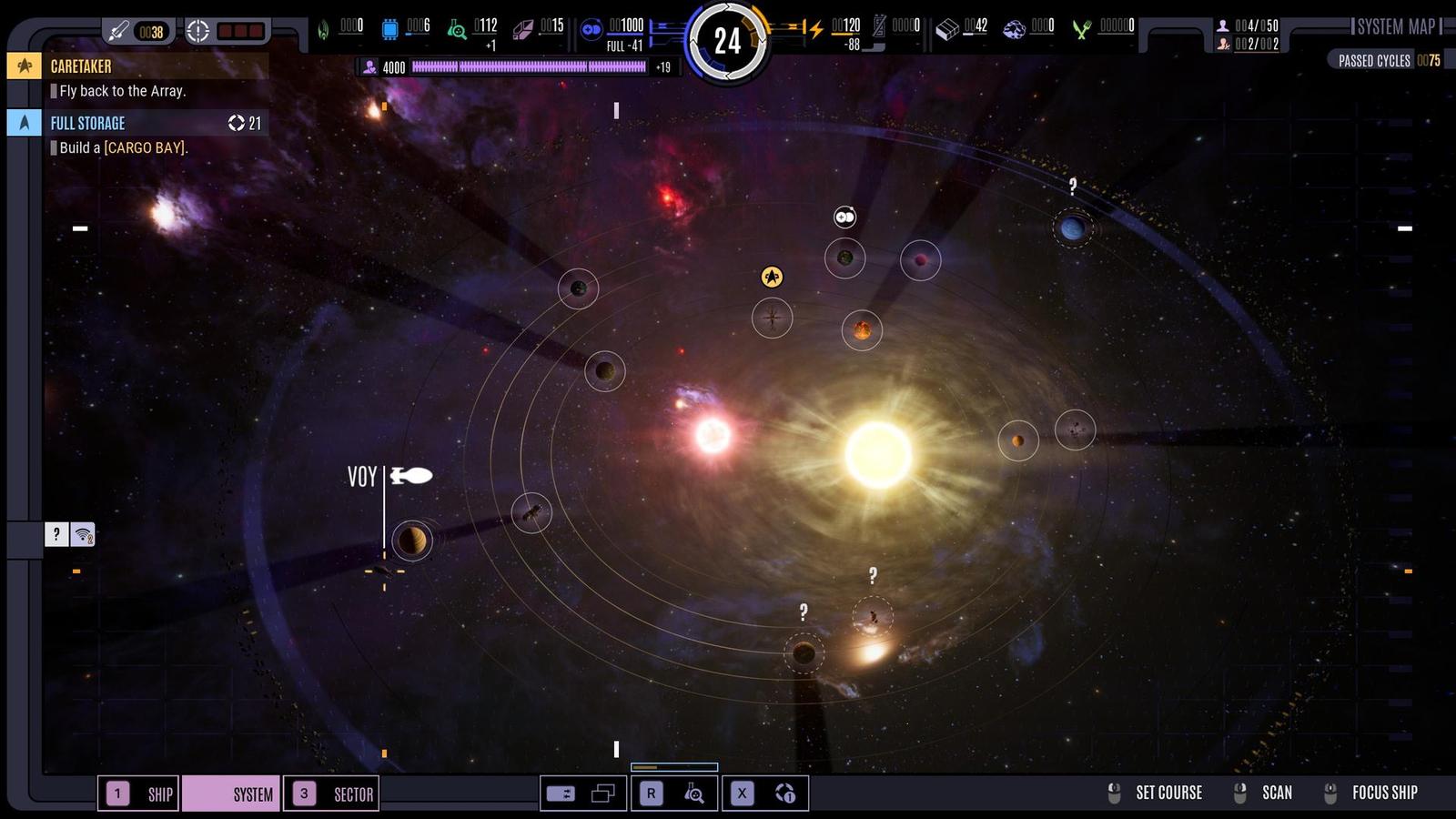Open the overlapping windows toolbar icon
This screenshot has height=819, width=1456.
point(602,794)
